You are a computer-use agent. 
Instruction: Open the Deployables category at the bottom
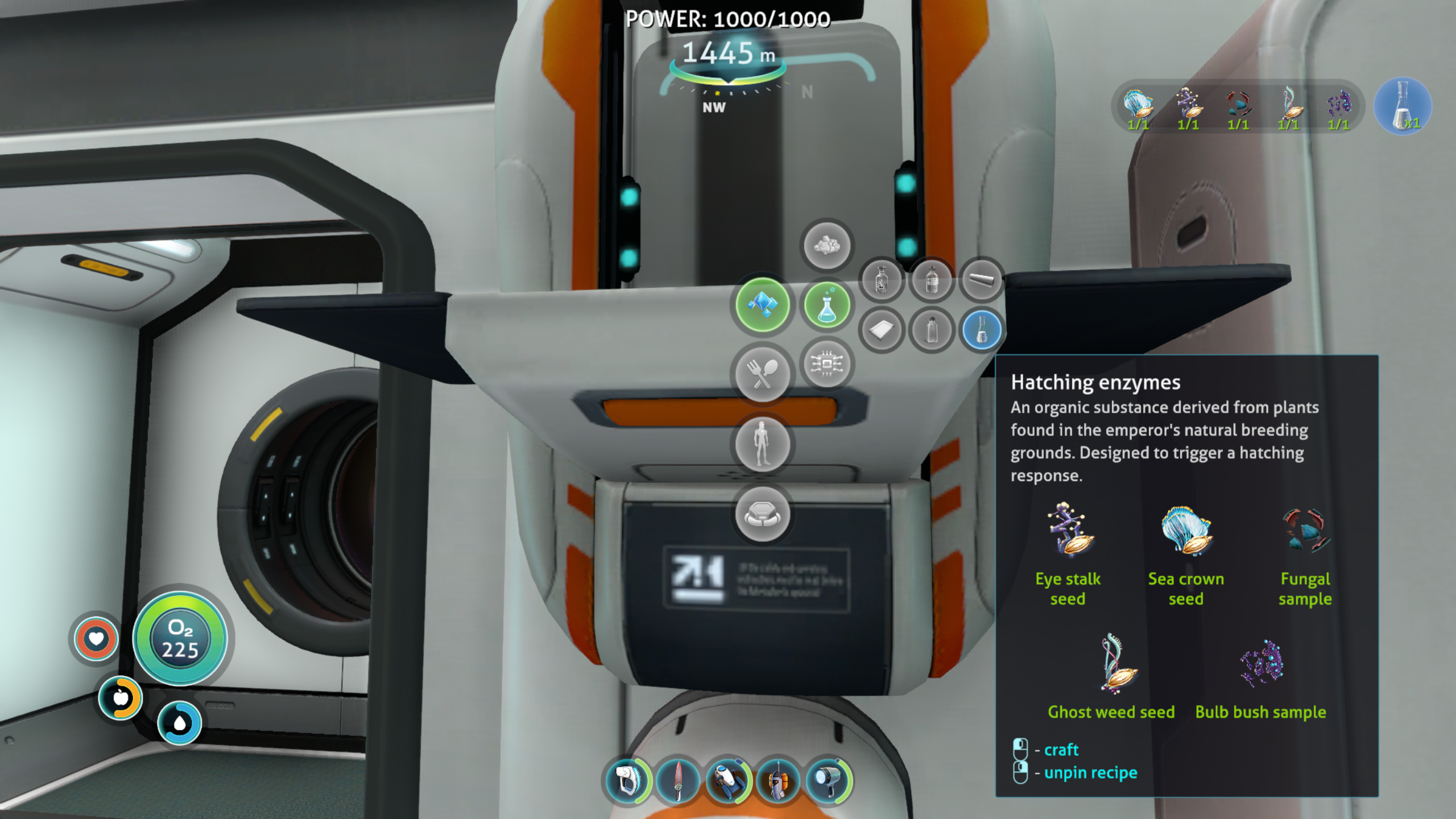pos(762,514)
